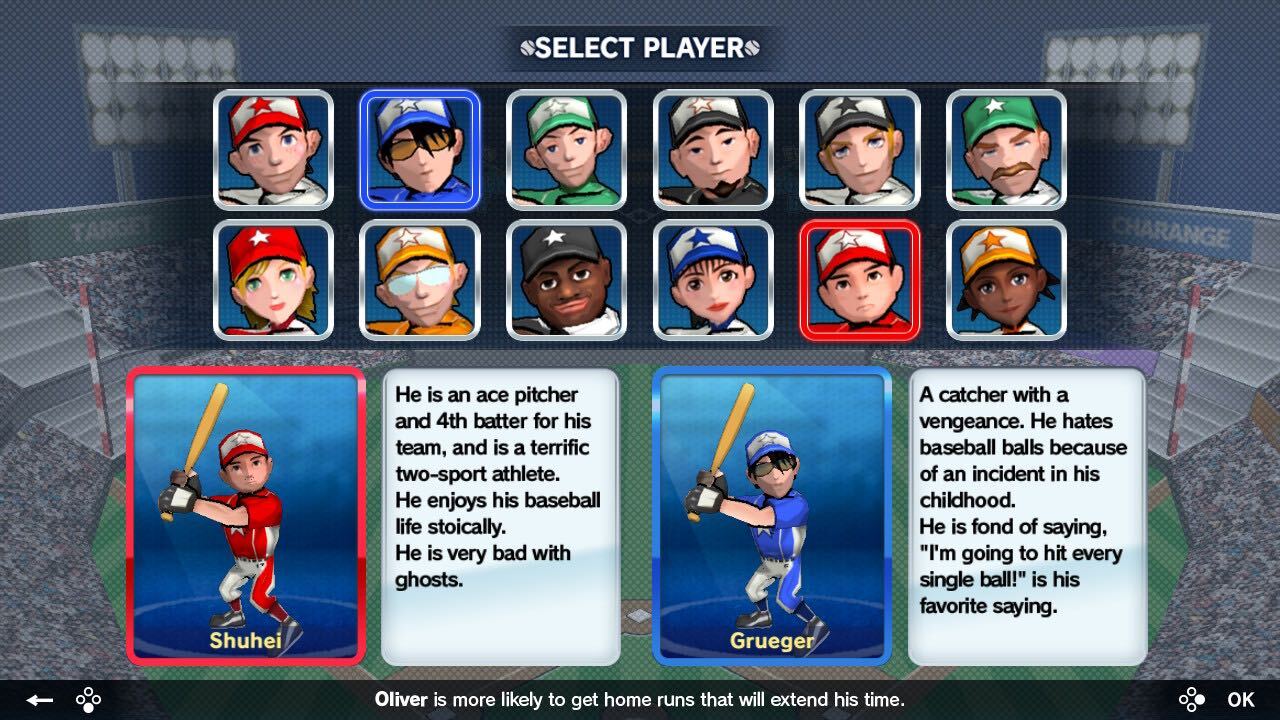Image resolution: width=1280 pixels, height=720 pixels.
Task: Select the black-capped player in the top row
Action: [712, 150]
